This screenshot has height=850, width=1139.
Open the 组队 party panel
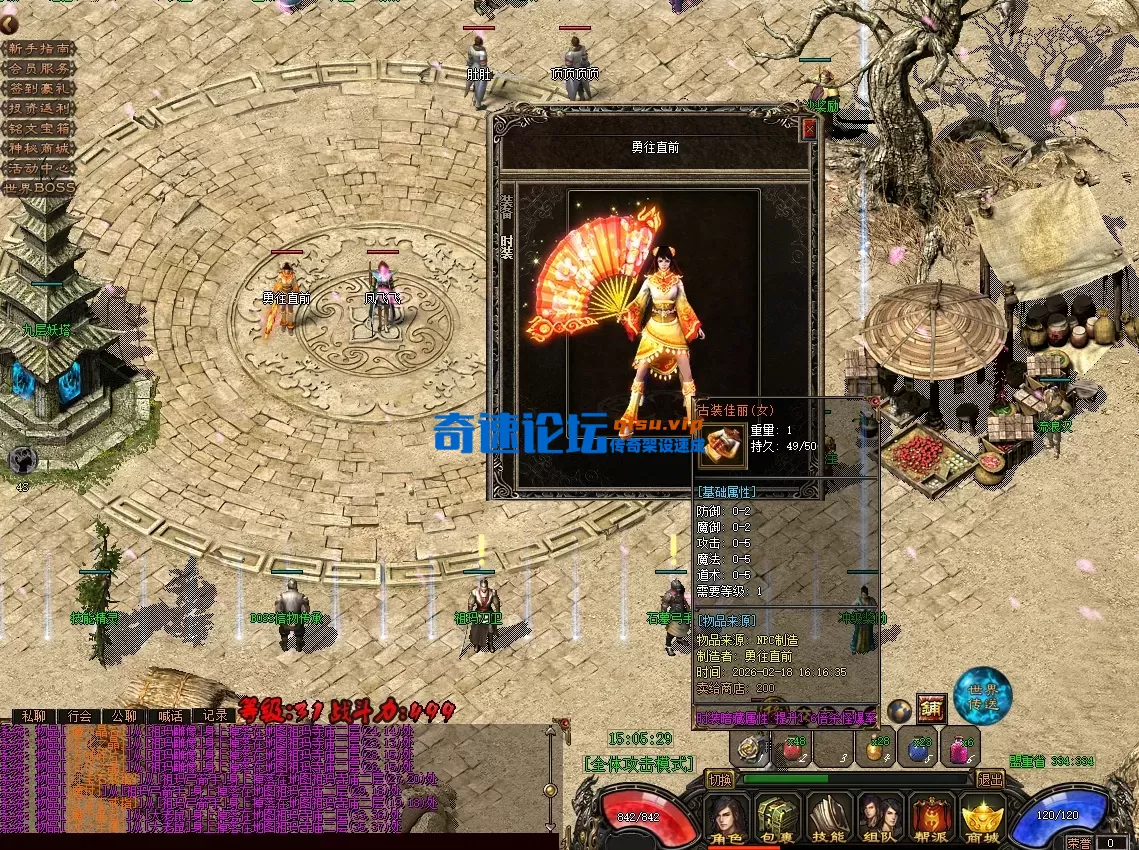(x=880, y=817)
